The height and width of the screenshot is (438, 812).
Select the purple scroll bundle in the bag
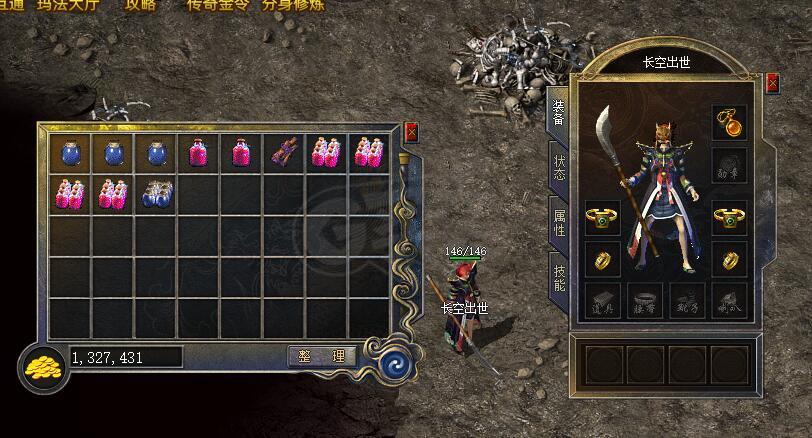[x=283, y=152]
